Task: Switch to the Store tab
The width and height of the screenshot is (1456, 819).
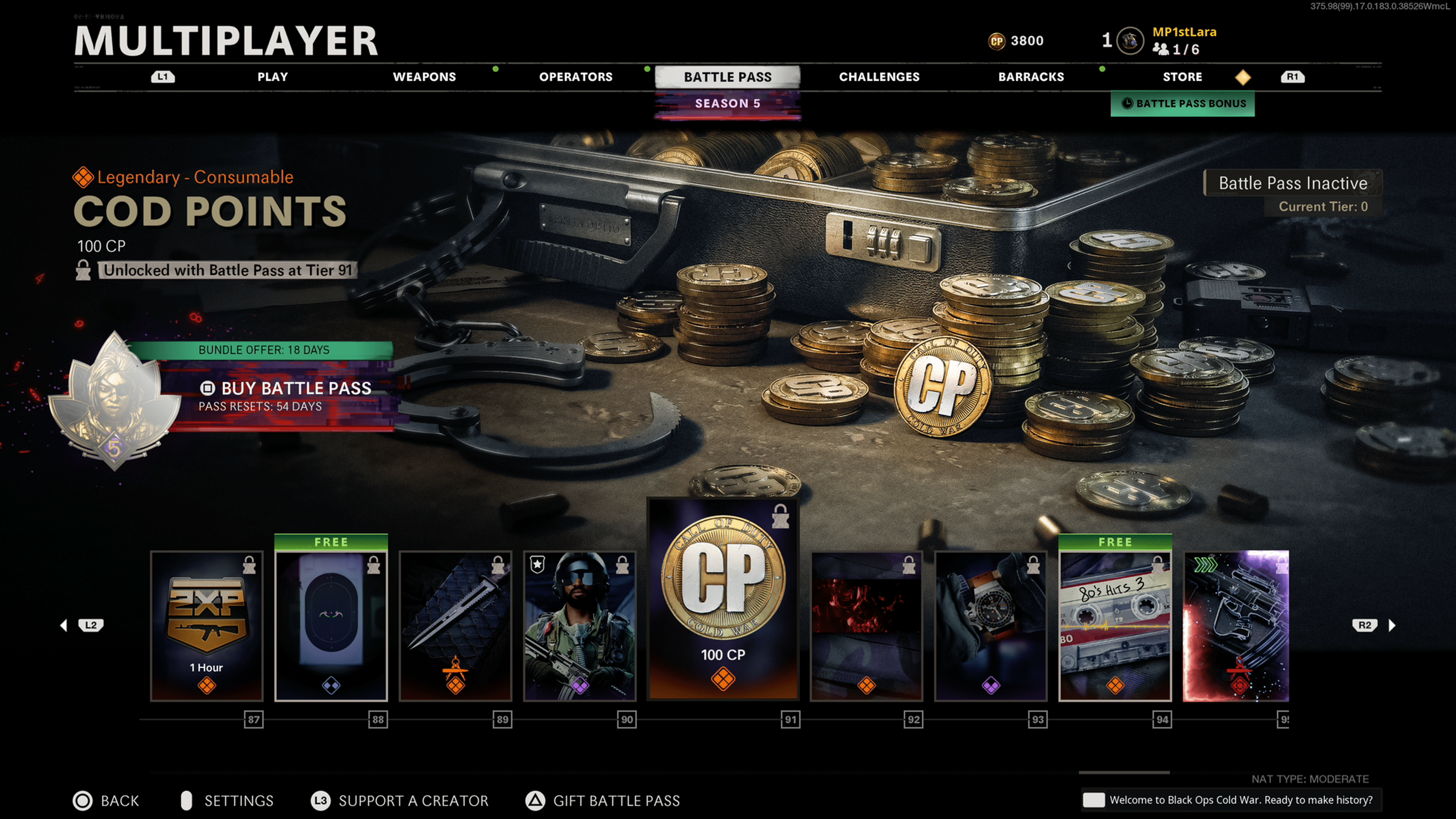Action: (1182, 77)
